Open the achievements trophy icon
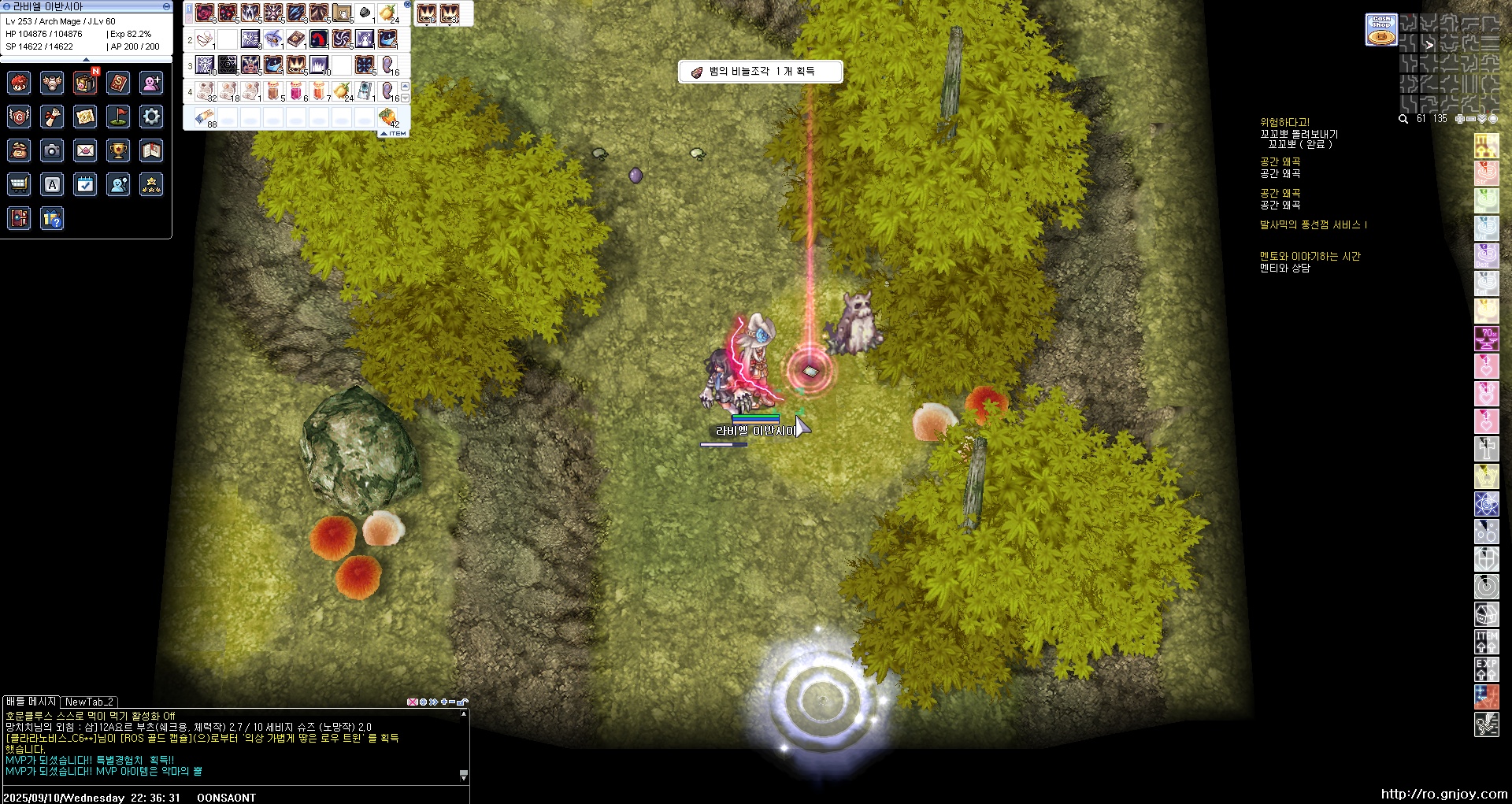This screenshot has width=1512, height=804. click(x=118, y=150)
